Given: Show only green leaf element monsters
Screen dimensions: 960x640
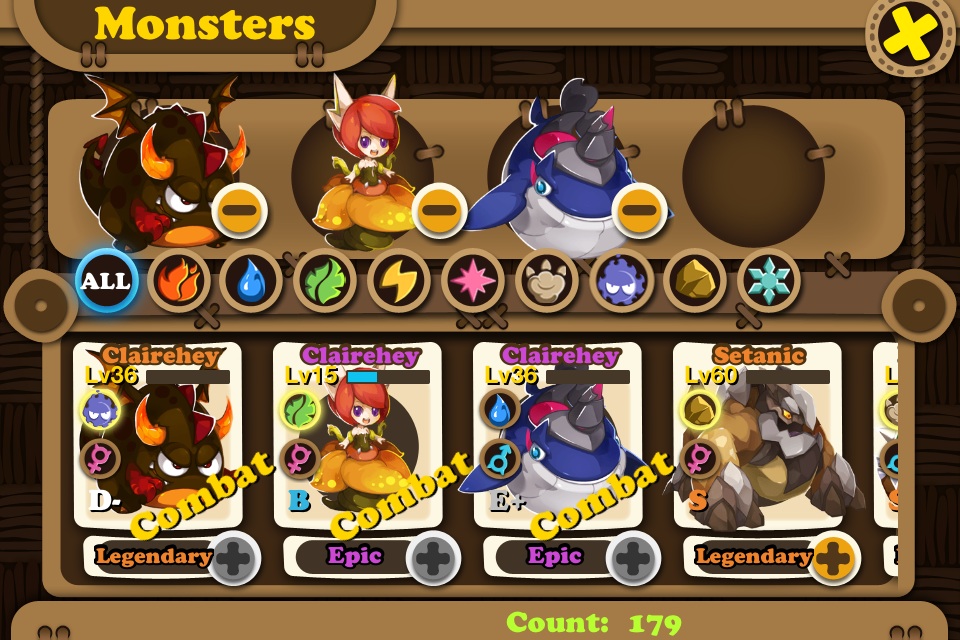Looking at the screenshot, I should coord(325,281).
